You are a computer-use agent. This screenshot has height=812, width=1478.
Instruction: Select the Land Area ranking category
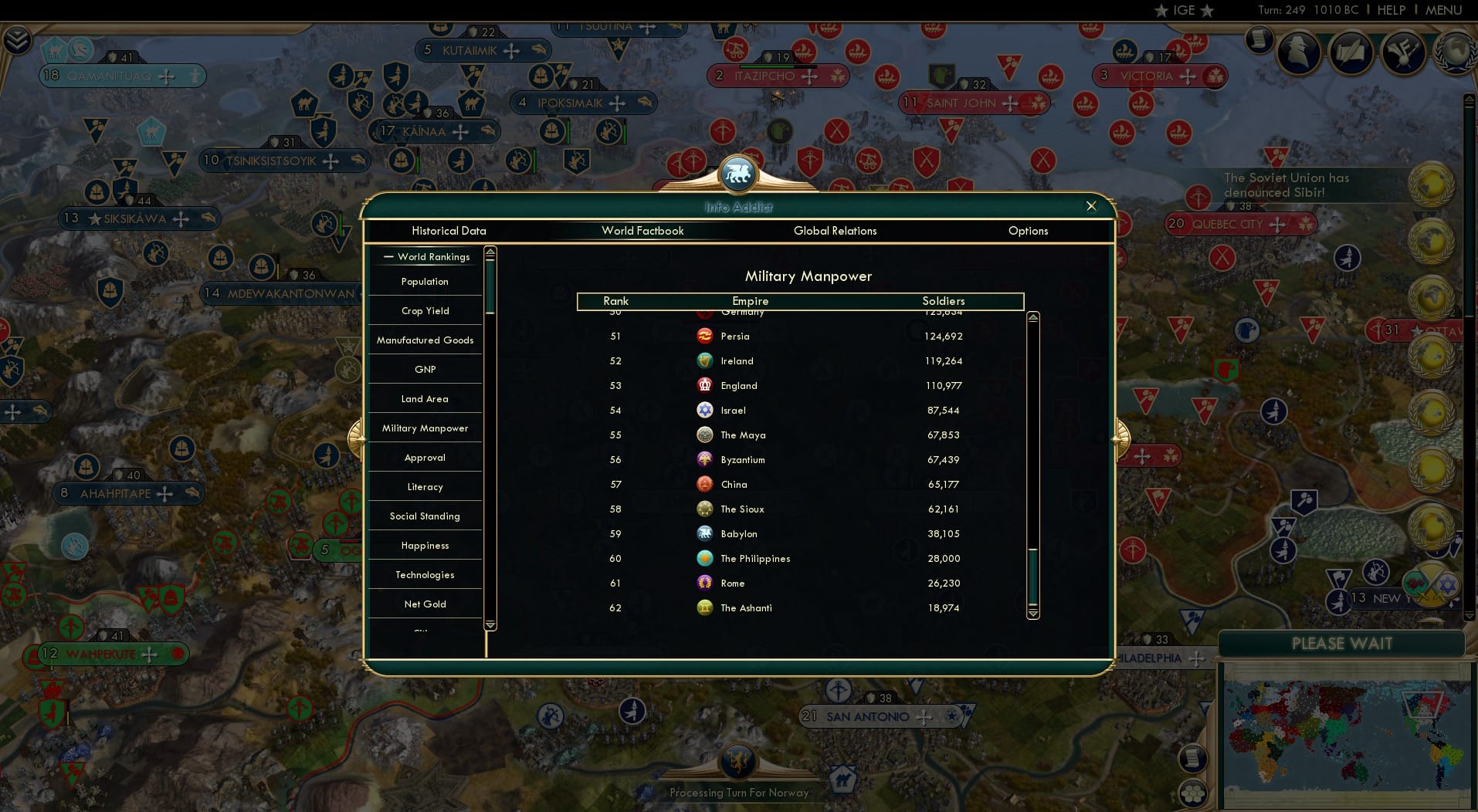pyautogui.click(x=425, y=398)
